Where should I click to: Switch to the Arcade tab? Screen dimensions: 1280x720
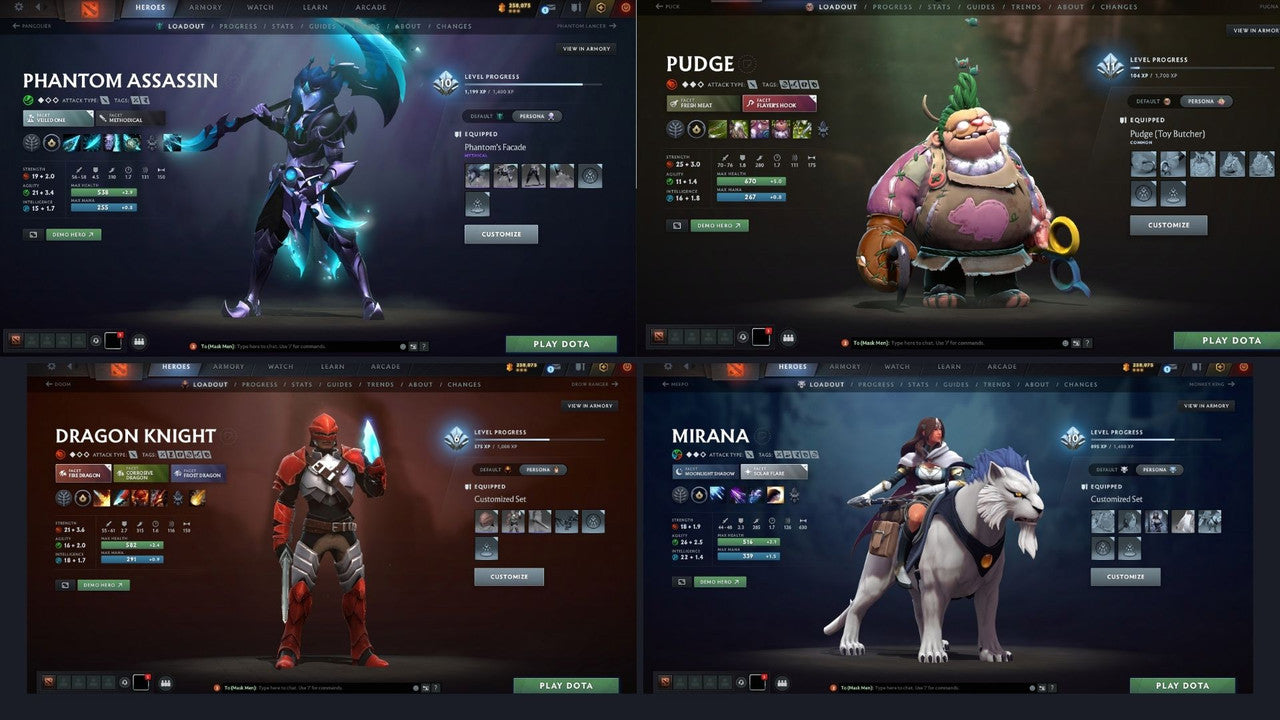tap(371, 7)
